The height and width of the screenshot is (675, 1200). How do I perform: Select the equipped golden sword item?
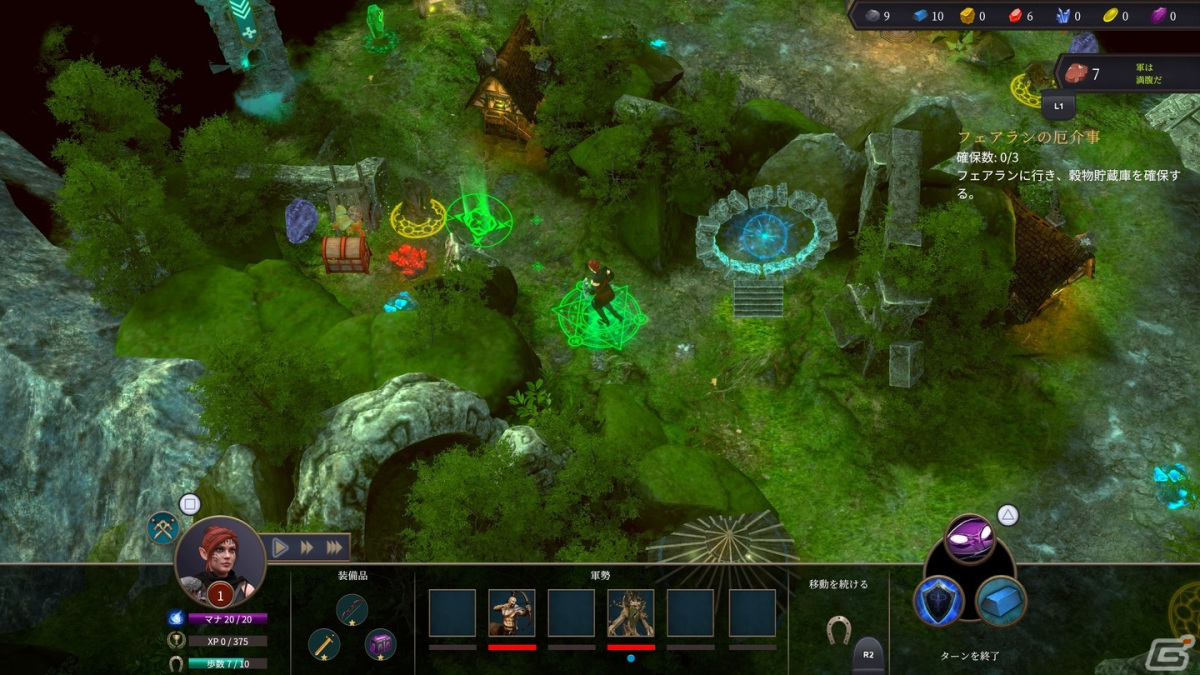coord(324,644)
